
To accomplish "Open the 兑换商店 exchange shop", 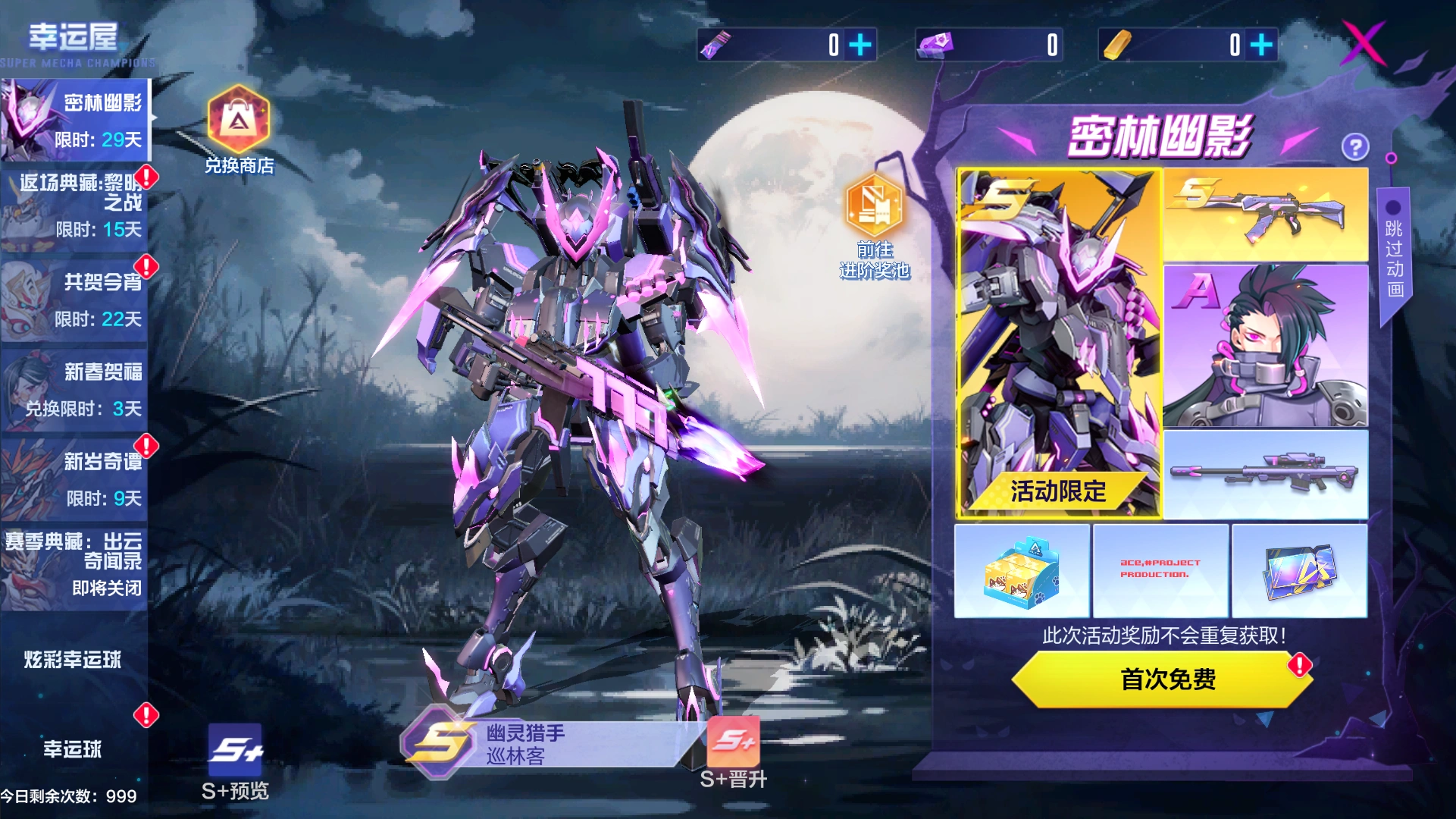I will [x=239, y=130].
